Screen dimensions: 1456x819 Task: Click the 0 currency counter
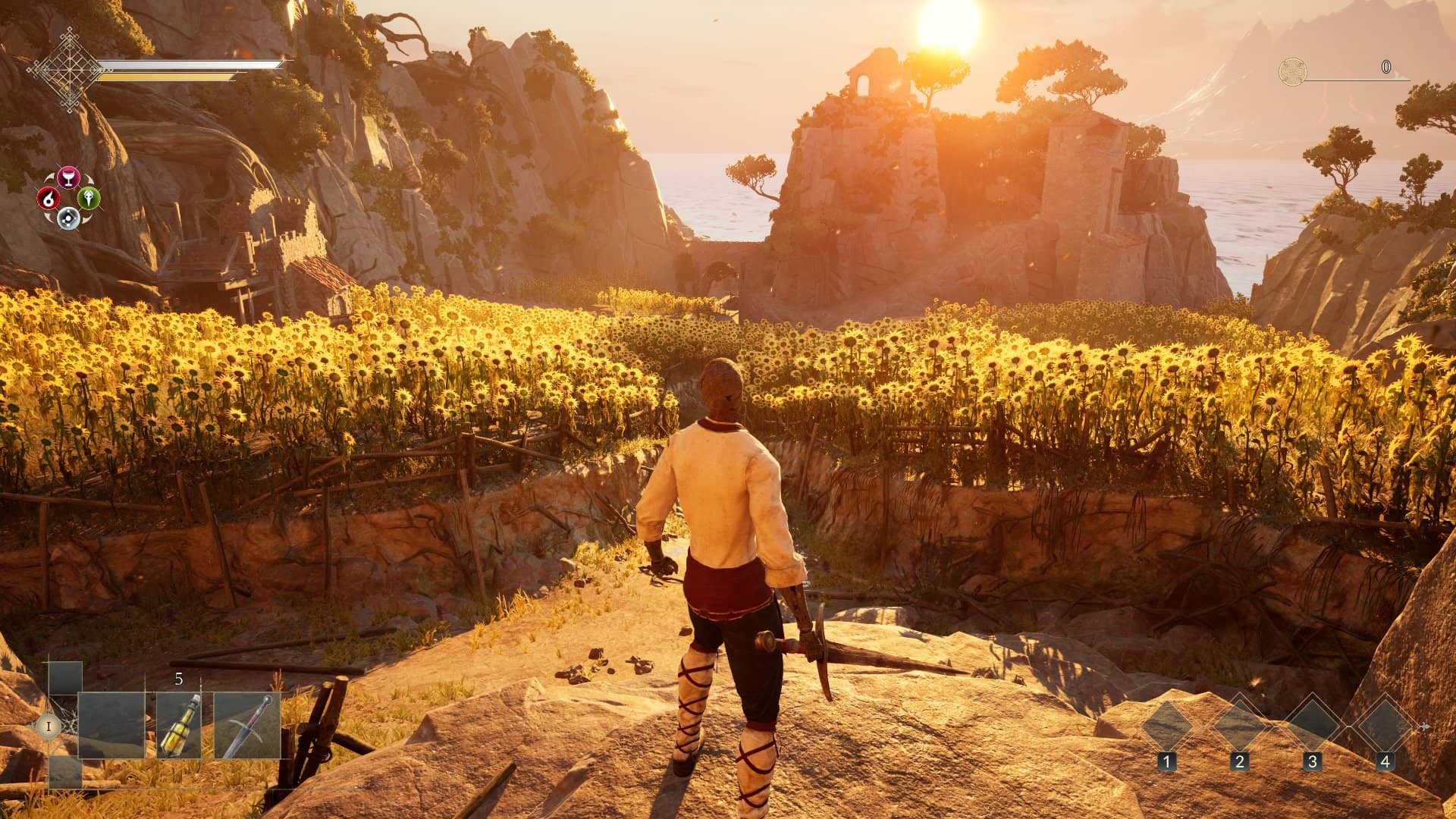pos(1386,68)
